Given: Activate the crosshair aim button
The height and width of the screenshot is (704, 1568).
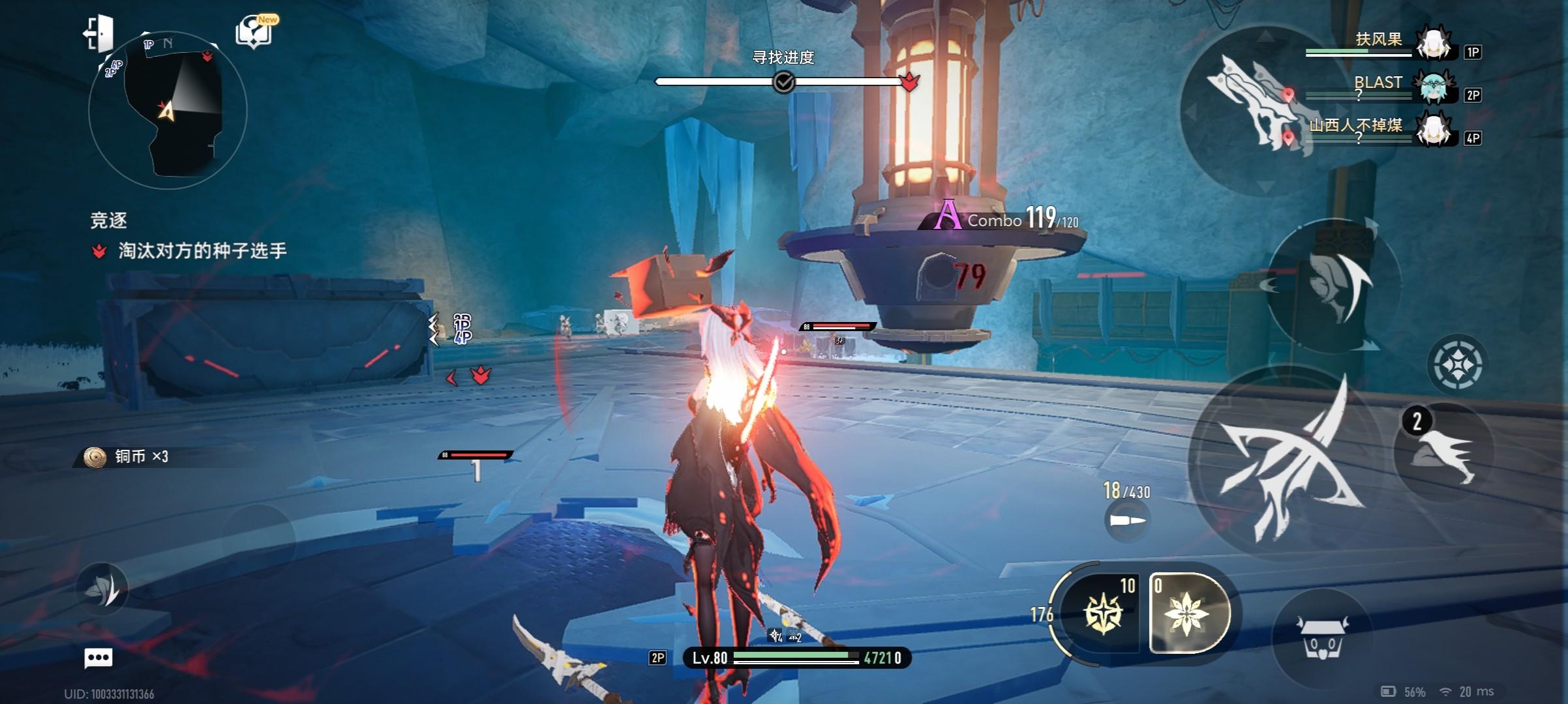Looking at the screenshot, I should coord(1457,364).
